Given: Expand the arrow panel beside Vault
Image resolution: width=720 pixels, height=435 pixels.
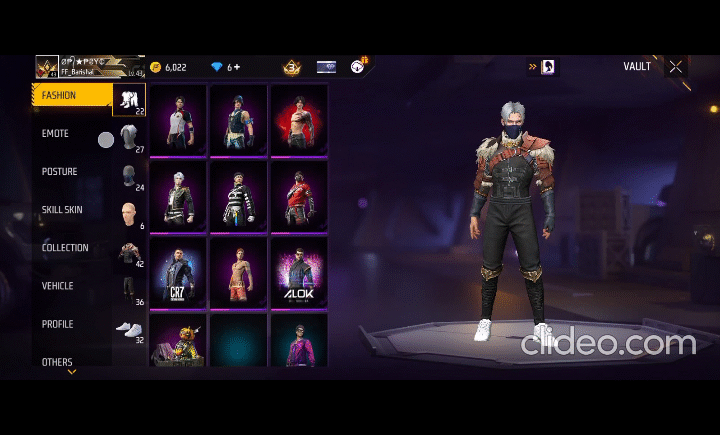Looking at the screenshot, I should click(x=534, y=67).
